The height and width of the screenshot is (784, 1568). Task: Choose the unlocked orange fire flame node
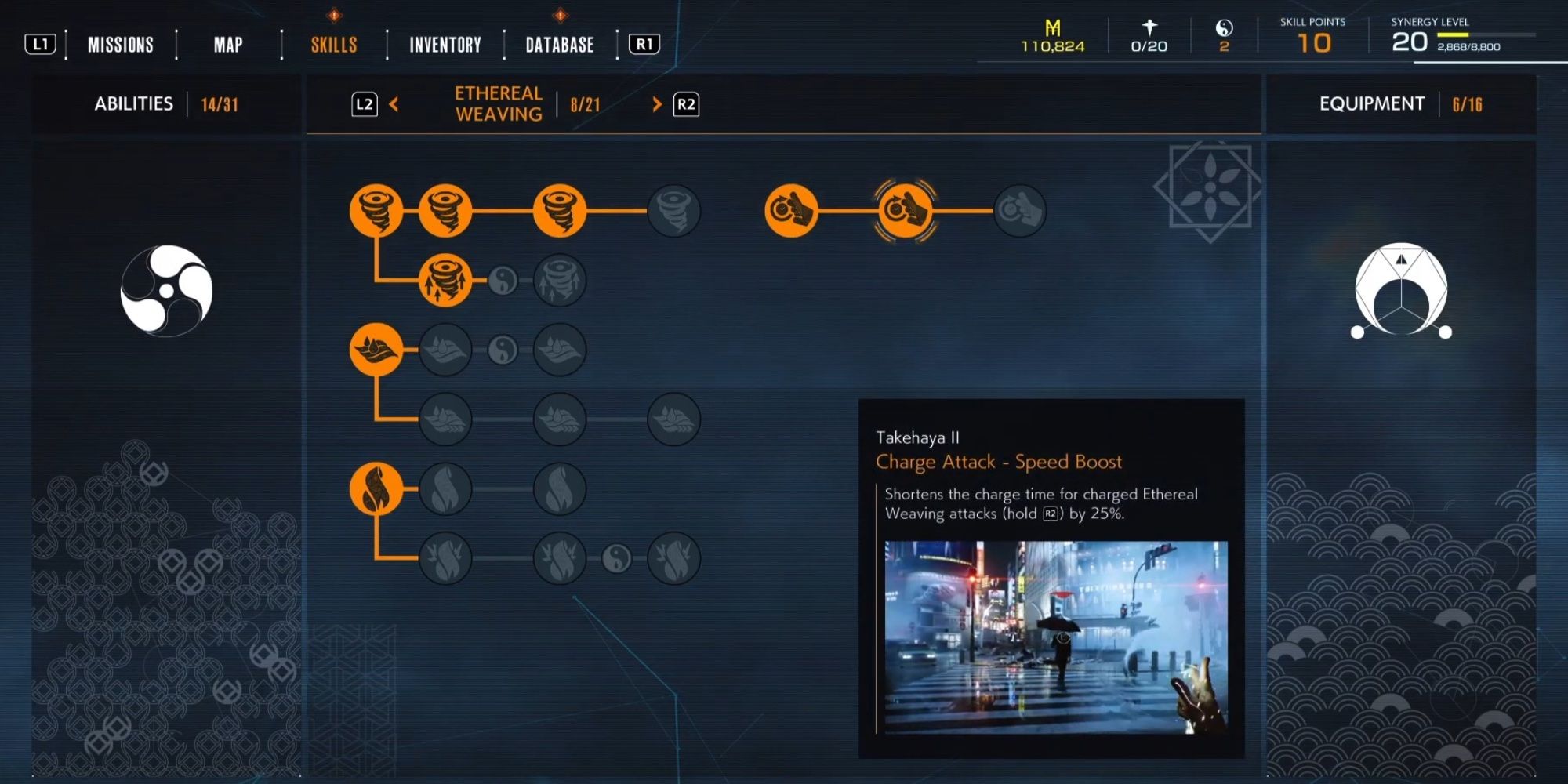click(x=376, y=489)
